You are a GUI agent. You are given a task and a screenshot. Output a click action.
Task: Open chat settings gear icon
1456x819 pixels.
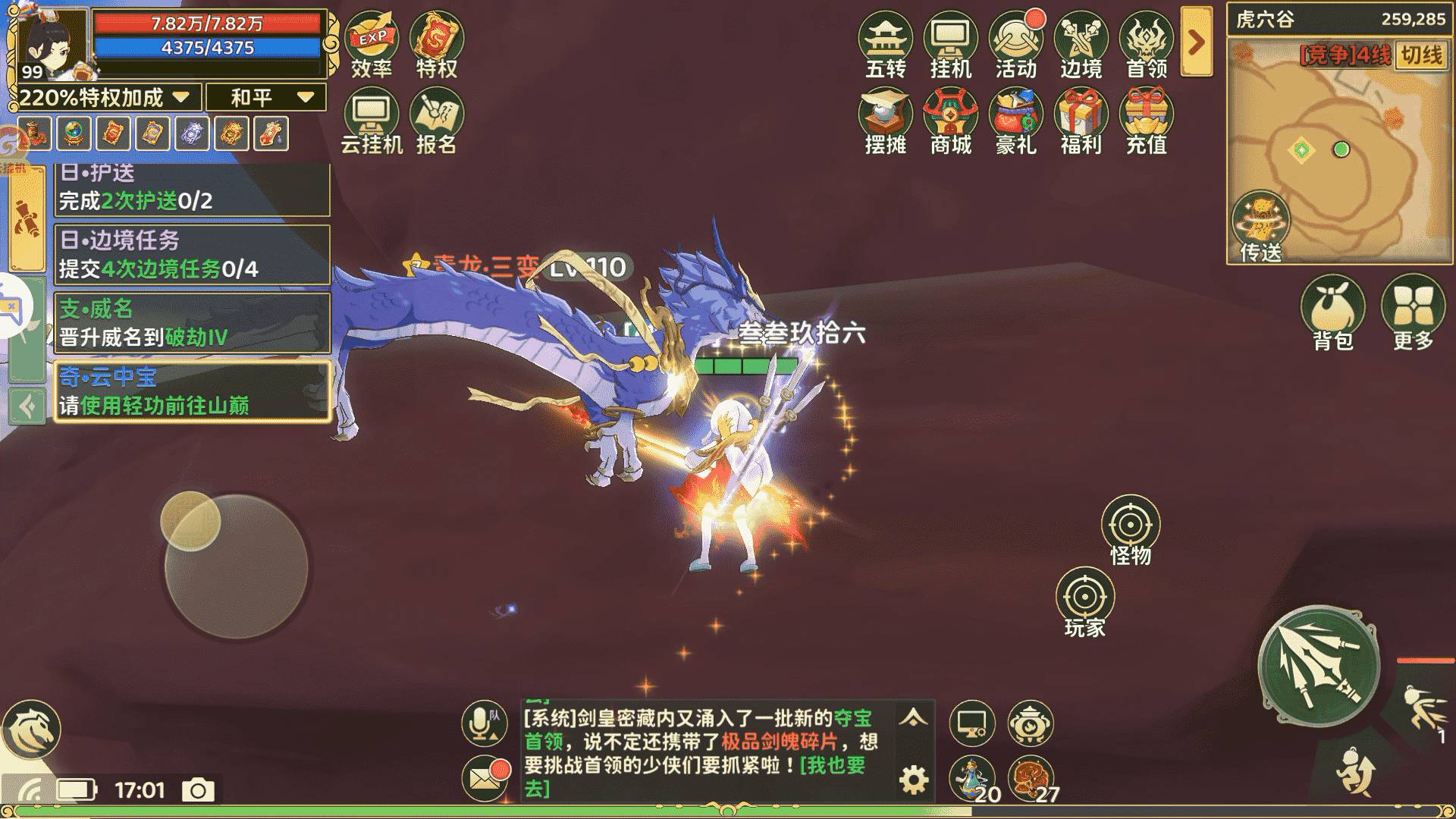pos(914,780)
